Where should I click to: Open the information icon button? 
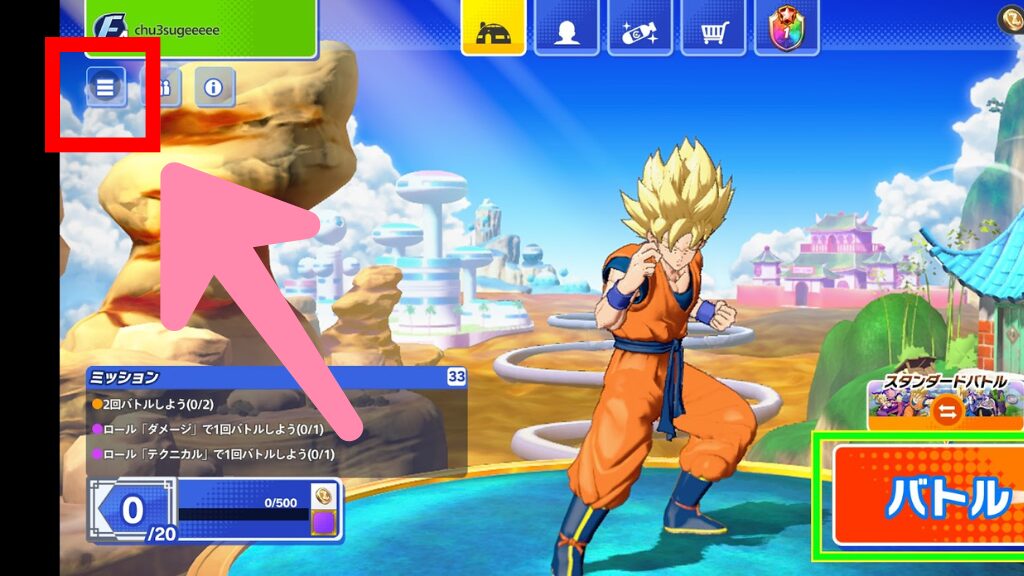tap(214, 88)
